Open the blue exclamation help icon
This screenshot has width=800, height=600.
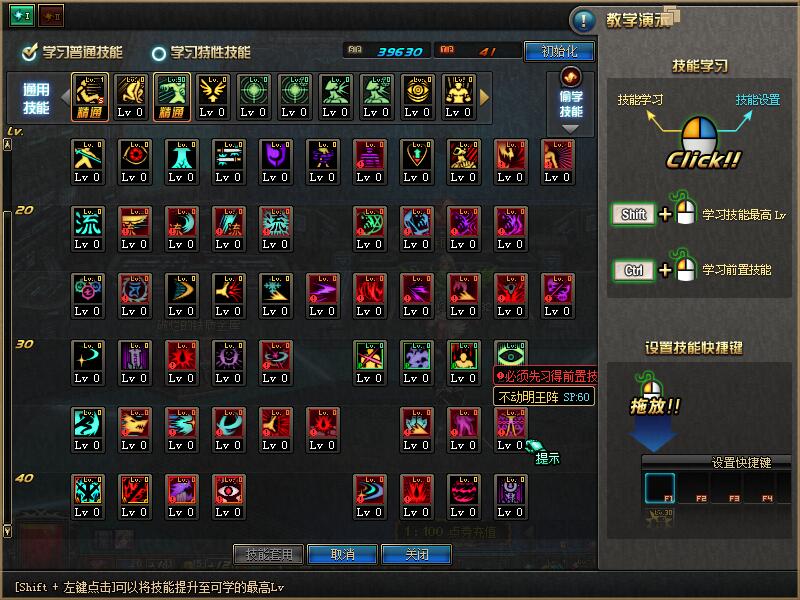pyautogui.click(x=582, y=20)
